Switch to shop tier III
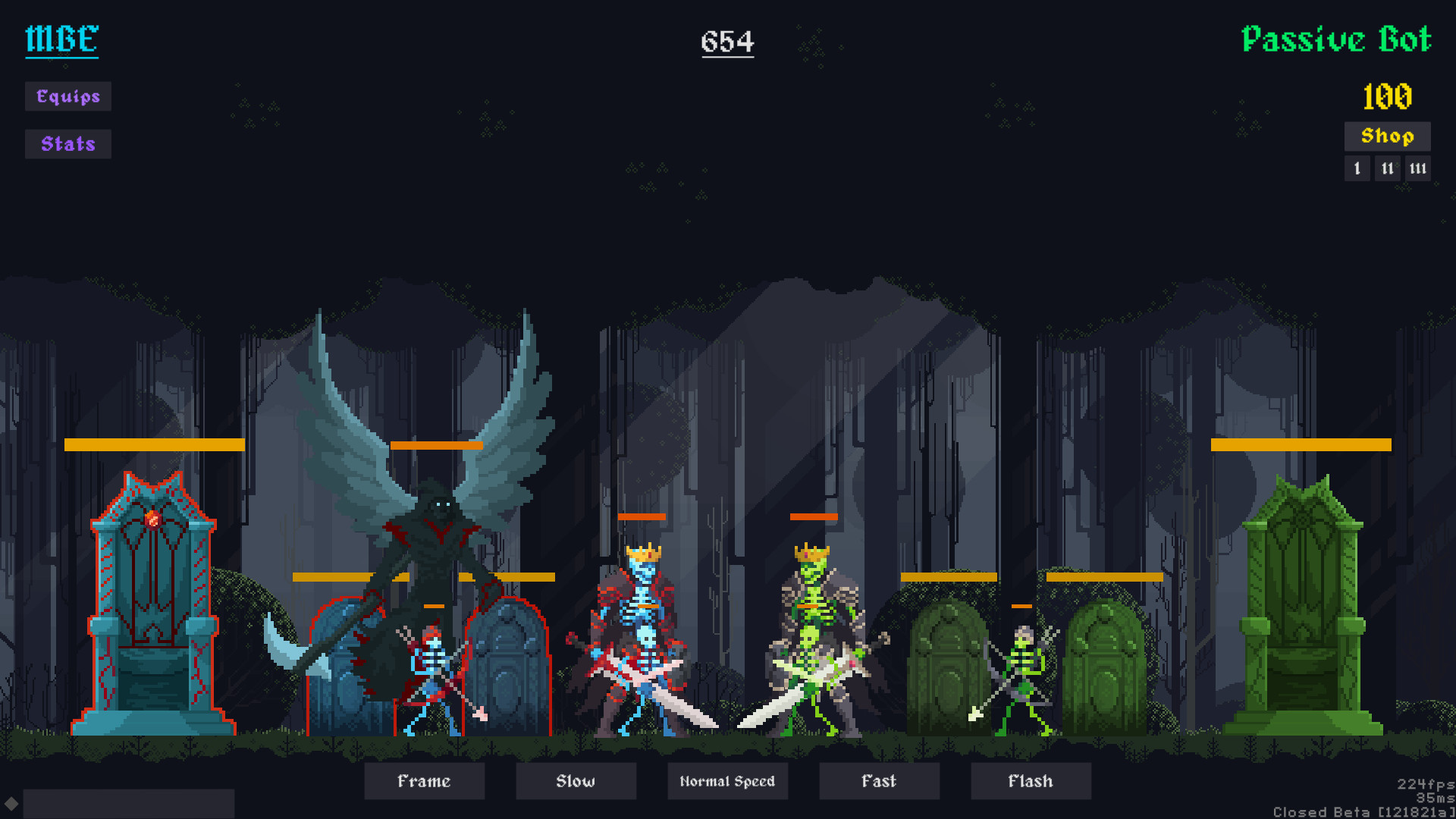The image size is (1456, 819). [1417, 168]
